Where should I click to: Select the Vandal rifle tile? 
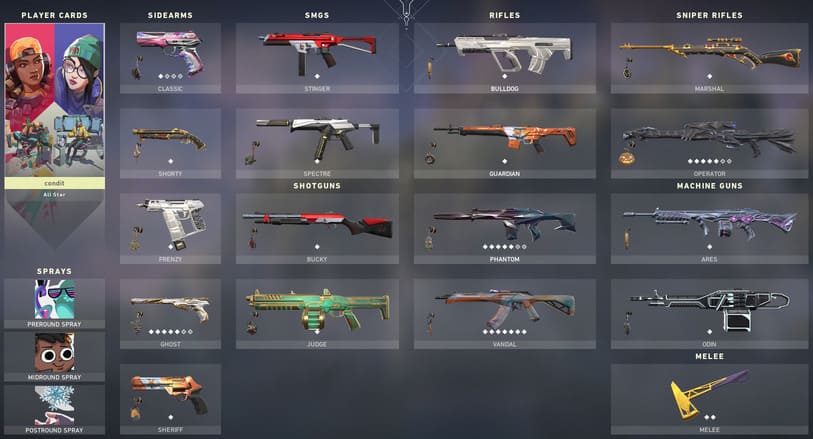pyautogui.click(x=504, y=313)
